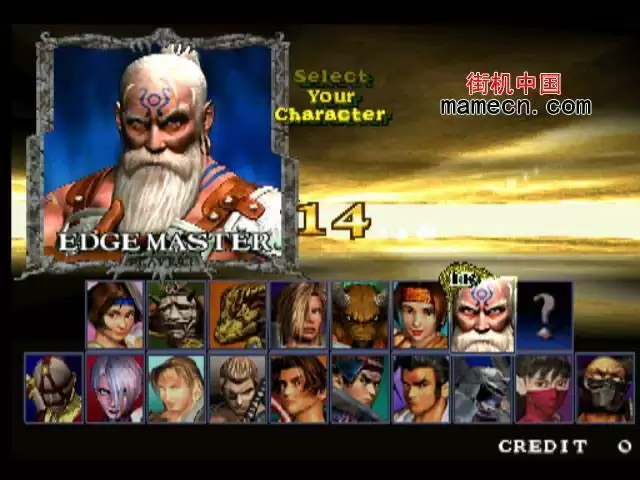Pick the armored Nightmare portrait
Viewport: 640px width, 480px height.
(482, 388)
